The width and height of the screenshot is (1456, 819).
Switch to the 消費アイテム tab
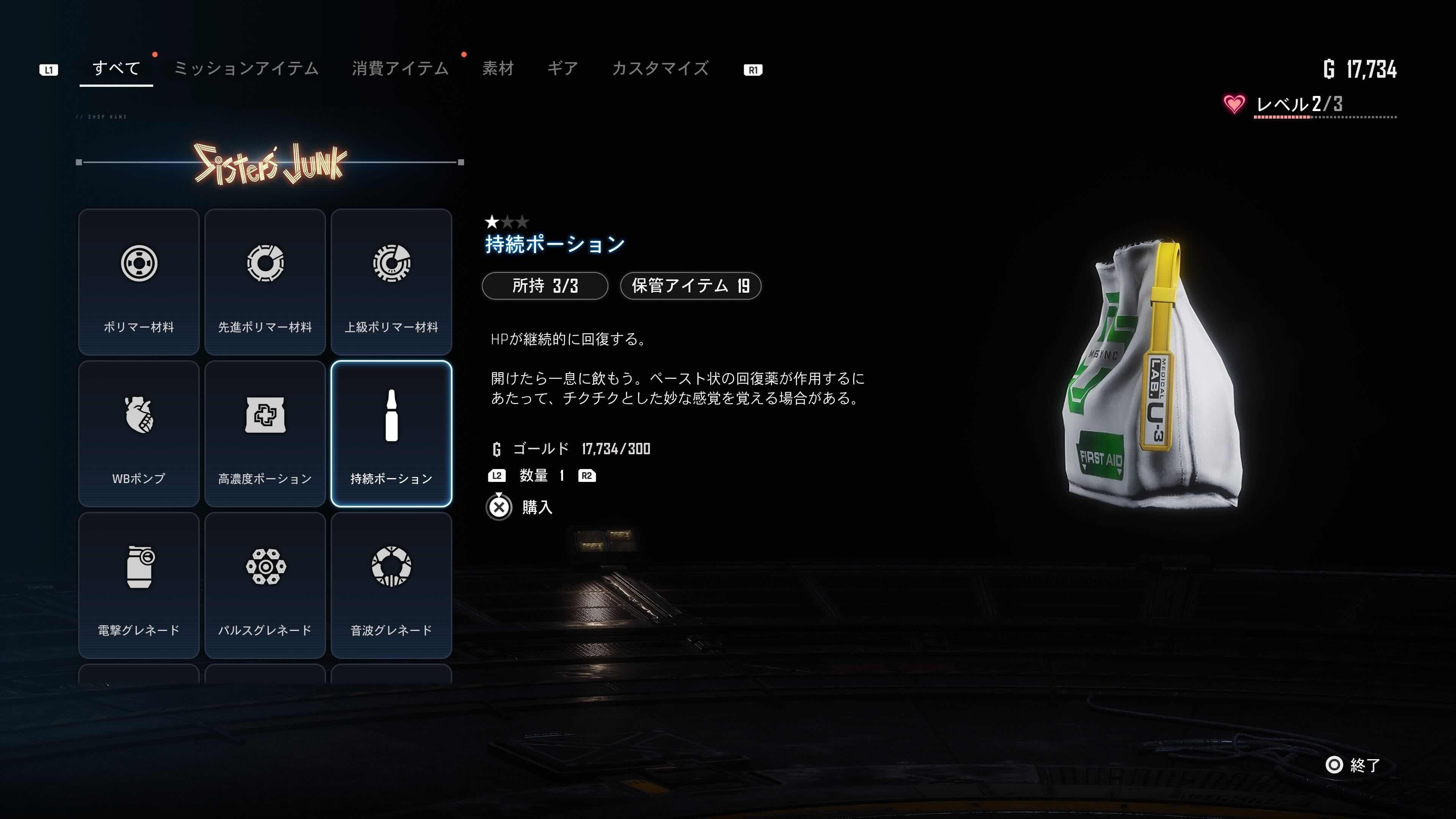[400, 68]
